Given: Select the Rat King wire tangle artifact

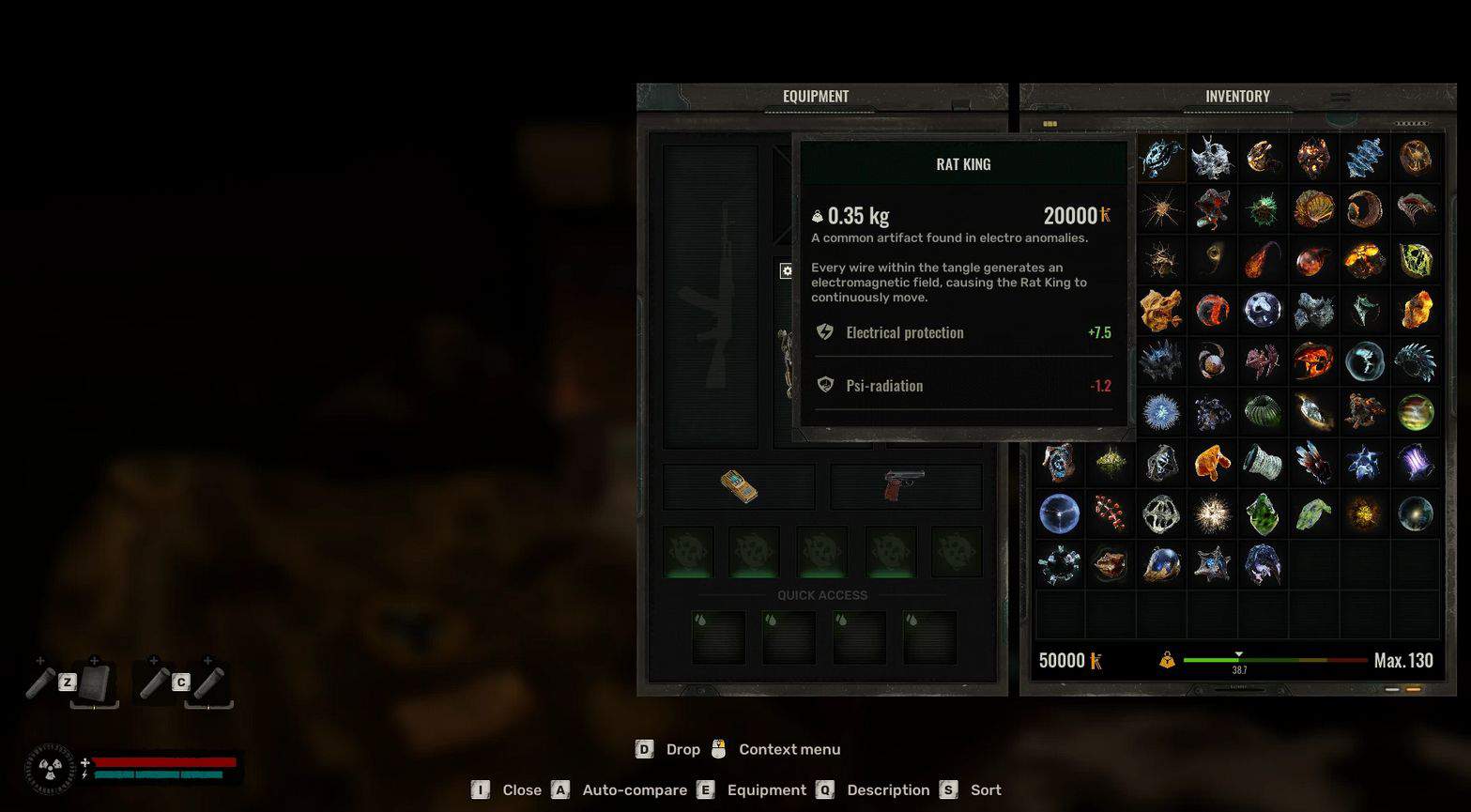Looking at the screenshot, I should tap(1161, 158).
